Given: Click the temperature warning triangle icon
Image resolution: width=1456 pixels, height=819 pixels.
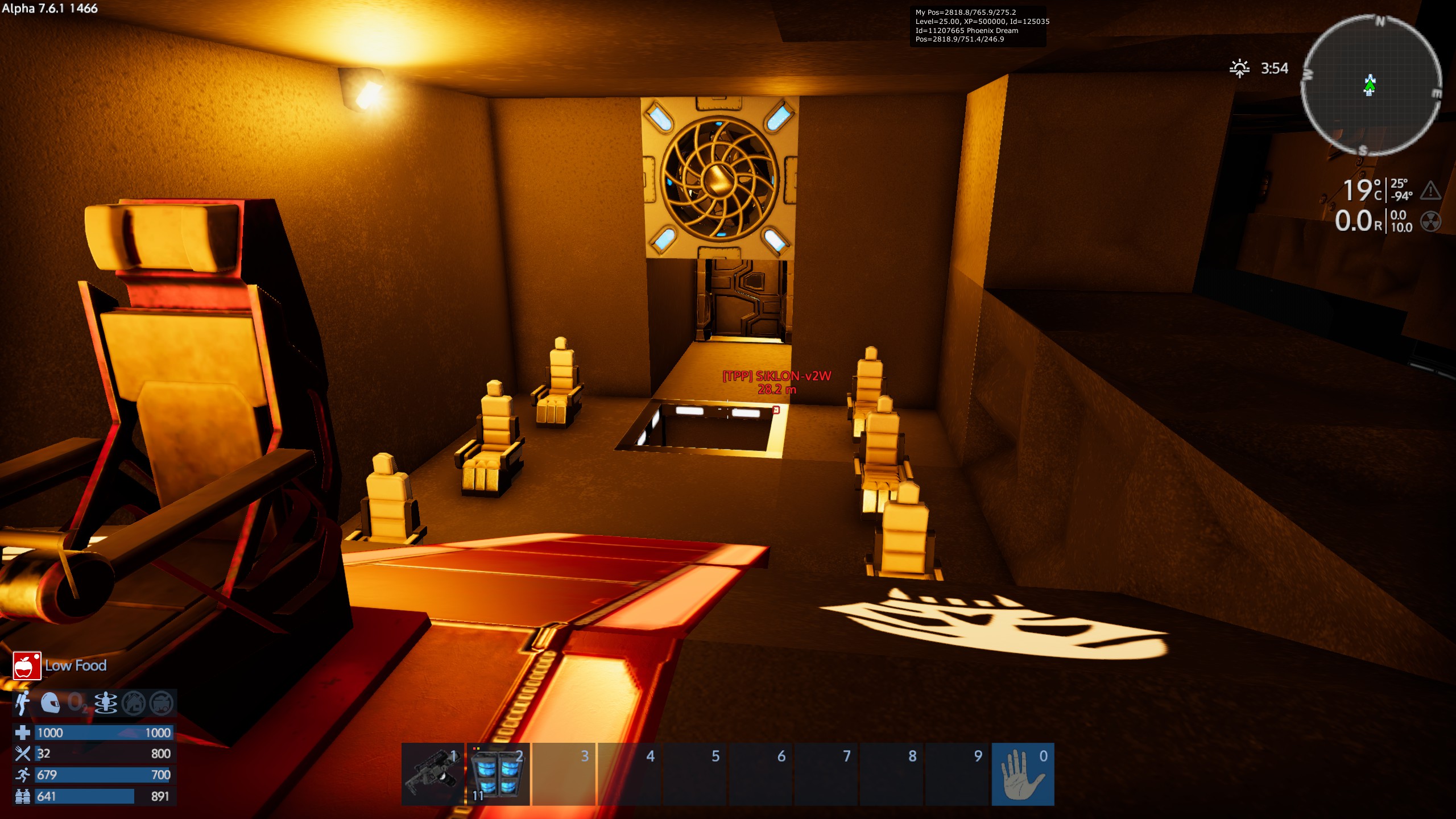Looking at the screenshot, I should click(1430, 191).
